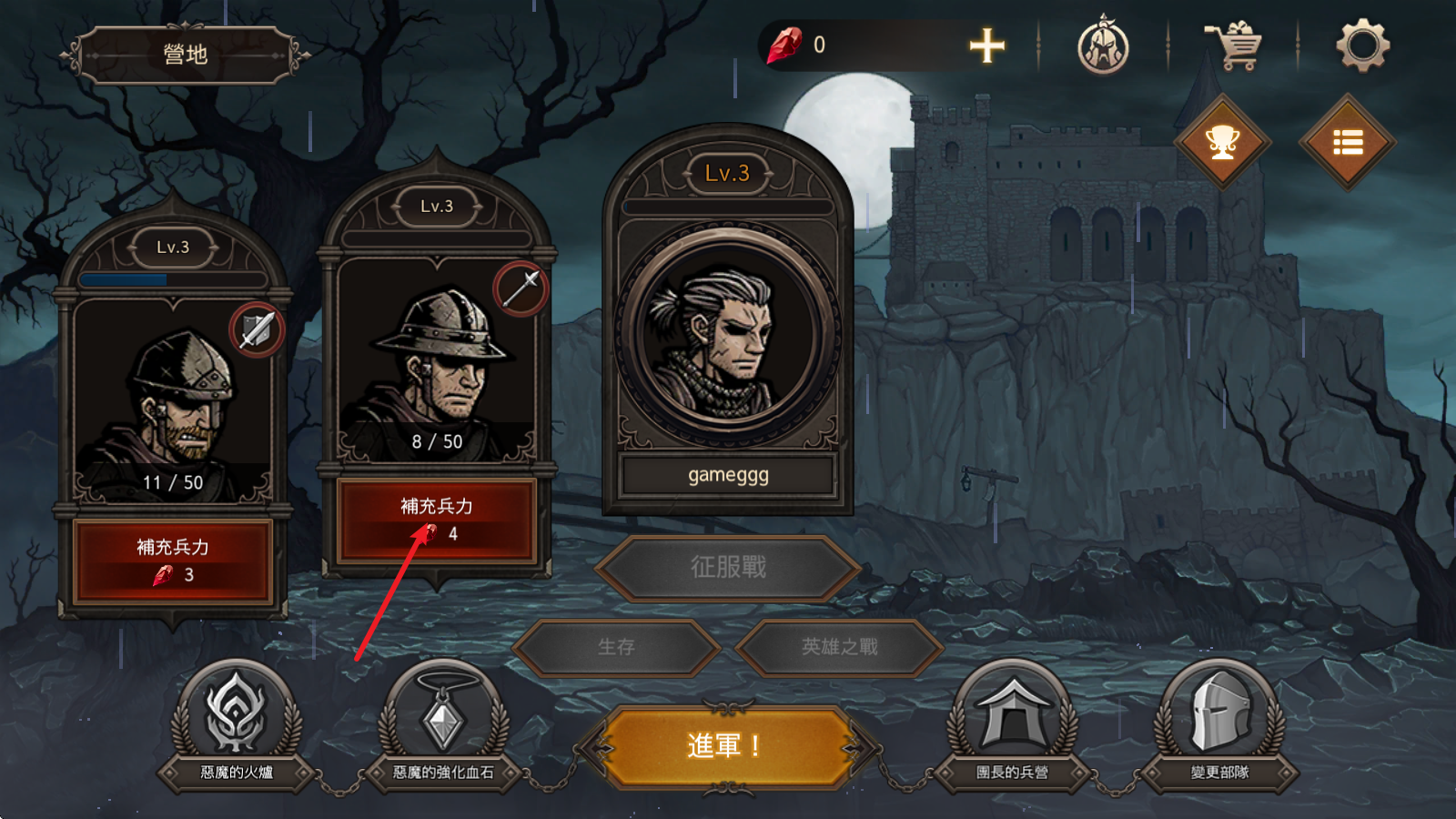Image resolution: width=1456 pixels, height=819 pixels.
Task: View trophy achievements
Action: coord(1222,143)
